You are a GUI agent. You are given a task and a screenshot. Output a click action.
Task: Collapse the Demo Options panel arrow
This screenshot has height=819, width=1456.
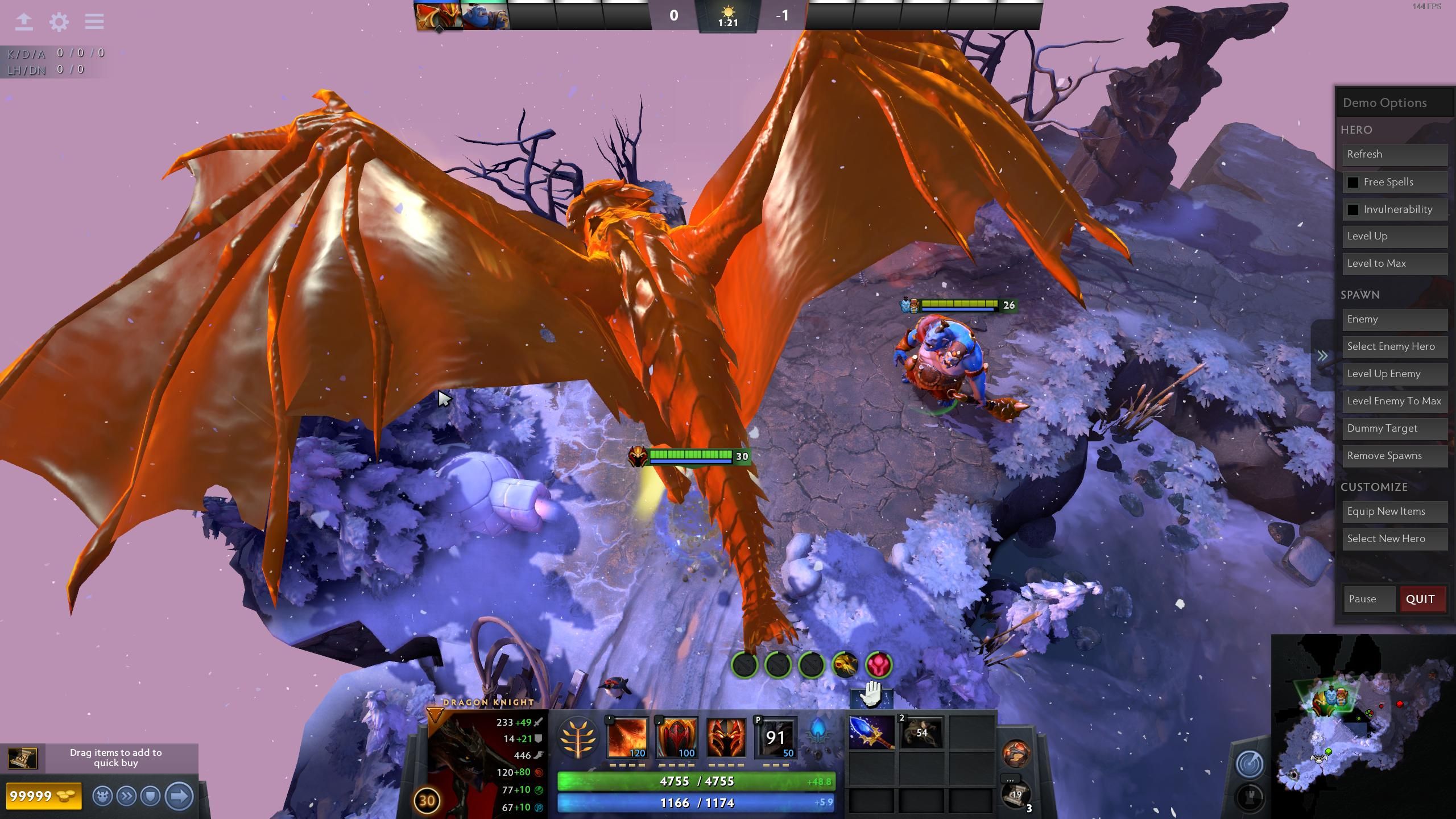pyautogui.click(x=1323, y=356)
